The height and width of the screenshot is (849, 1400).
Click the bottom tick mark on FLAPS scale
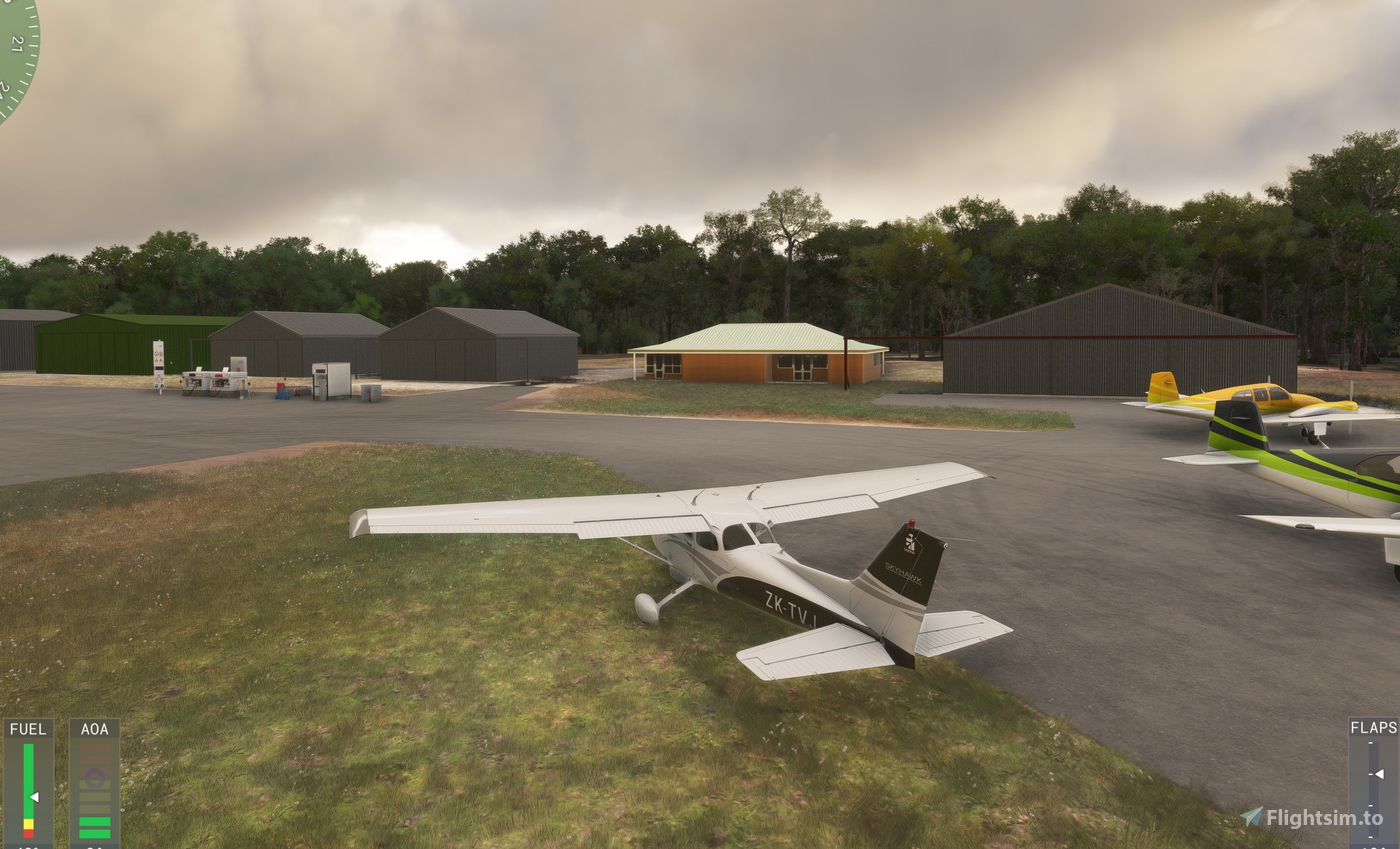(x=1371, y=837)
